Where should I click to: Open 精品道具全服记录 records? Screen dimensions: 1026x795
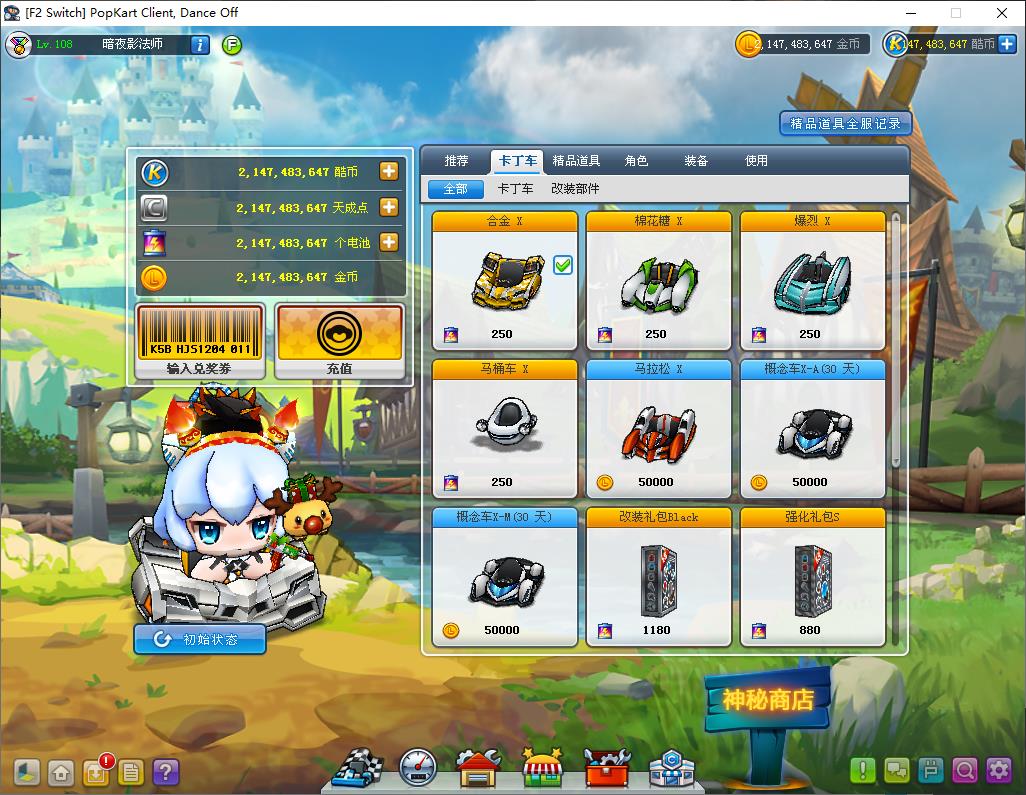845,124
